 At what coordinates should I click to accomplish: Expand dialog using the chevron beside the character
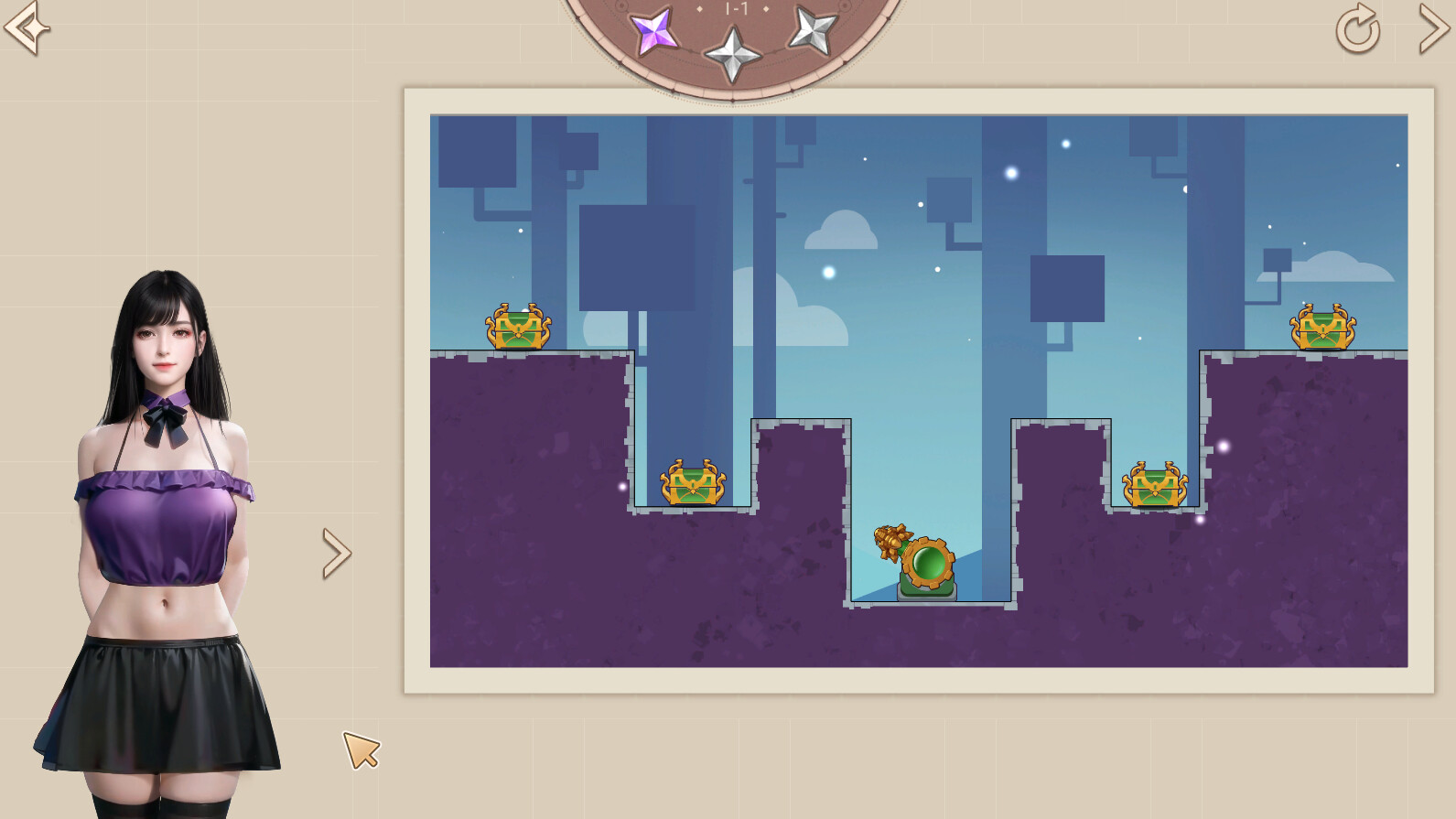point(334,551)
